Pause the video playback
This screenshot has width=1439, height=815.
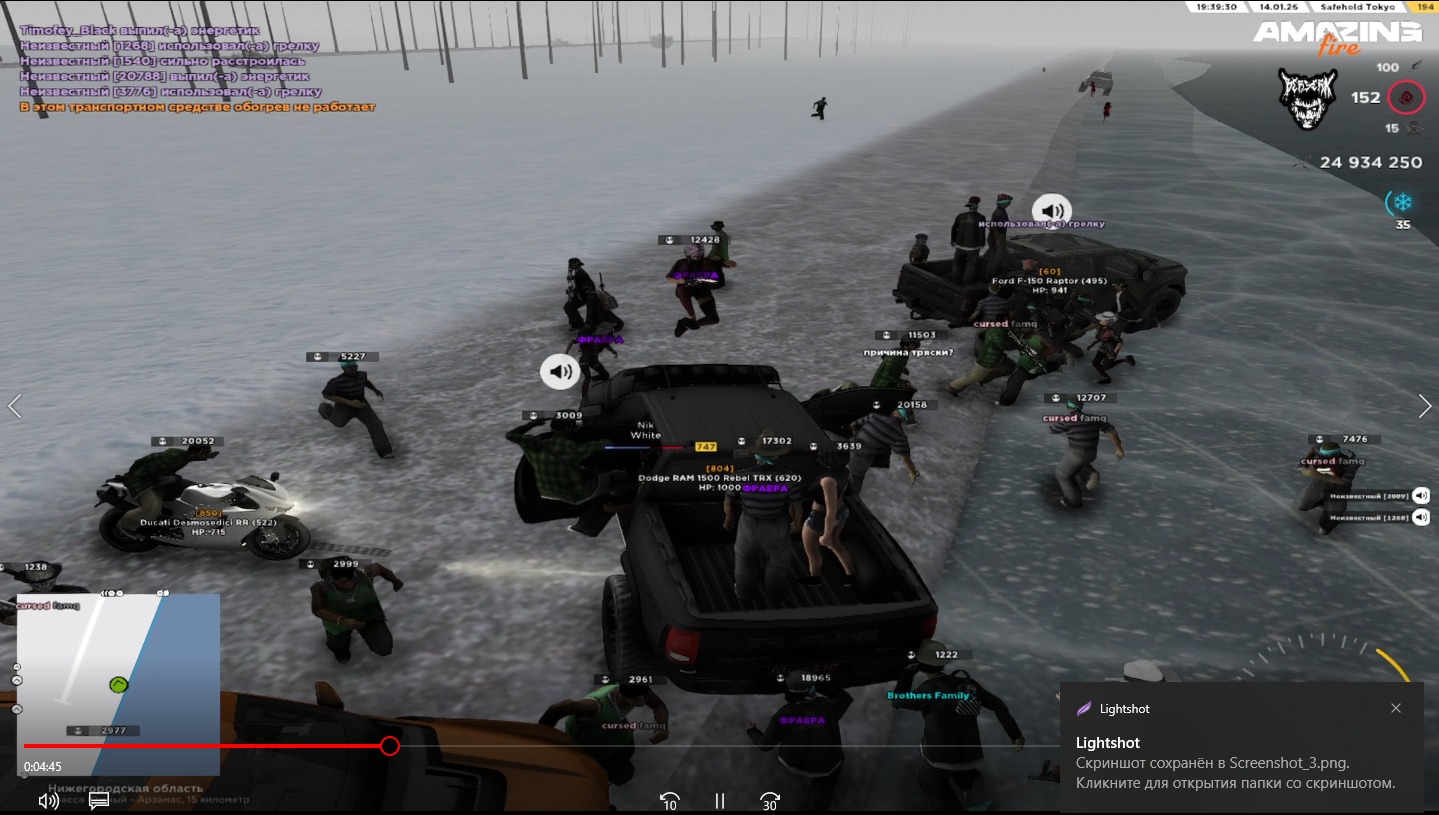tap(719, 801)
